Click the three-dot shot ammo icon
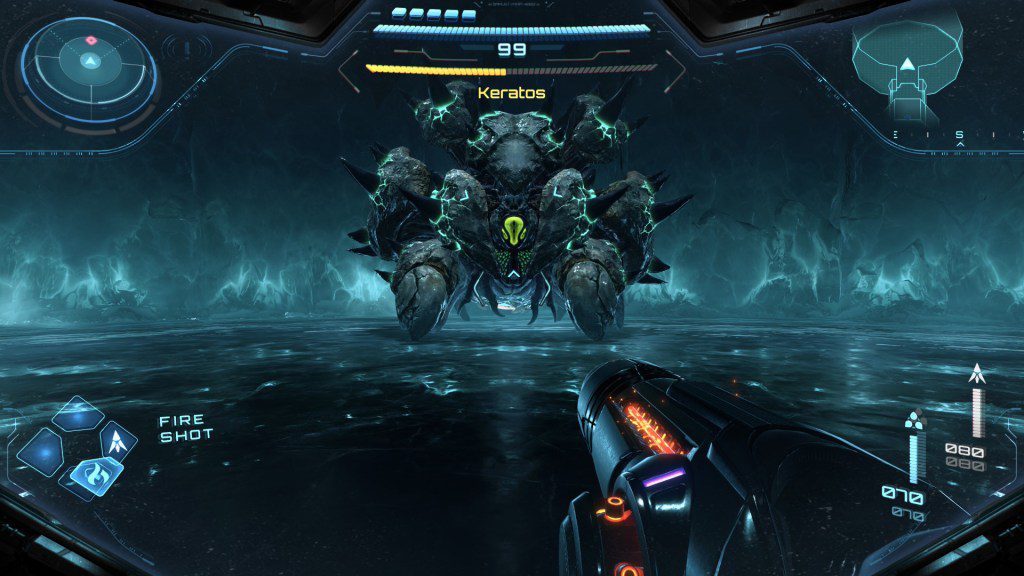This screenshot has height=576, width=1024. (x=912, y=420)
